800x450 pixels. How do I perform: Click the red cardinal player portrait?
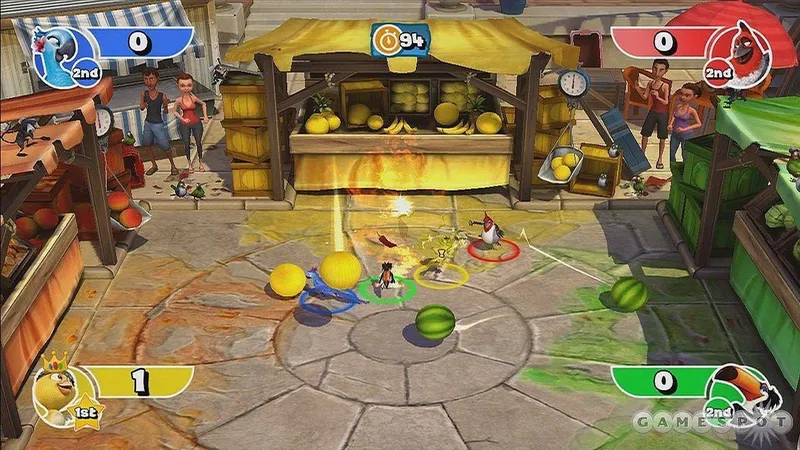[x=745, y=48]
